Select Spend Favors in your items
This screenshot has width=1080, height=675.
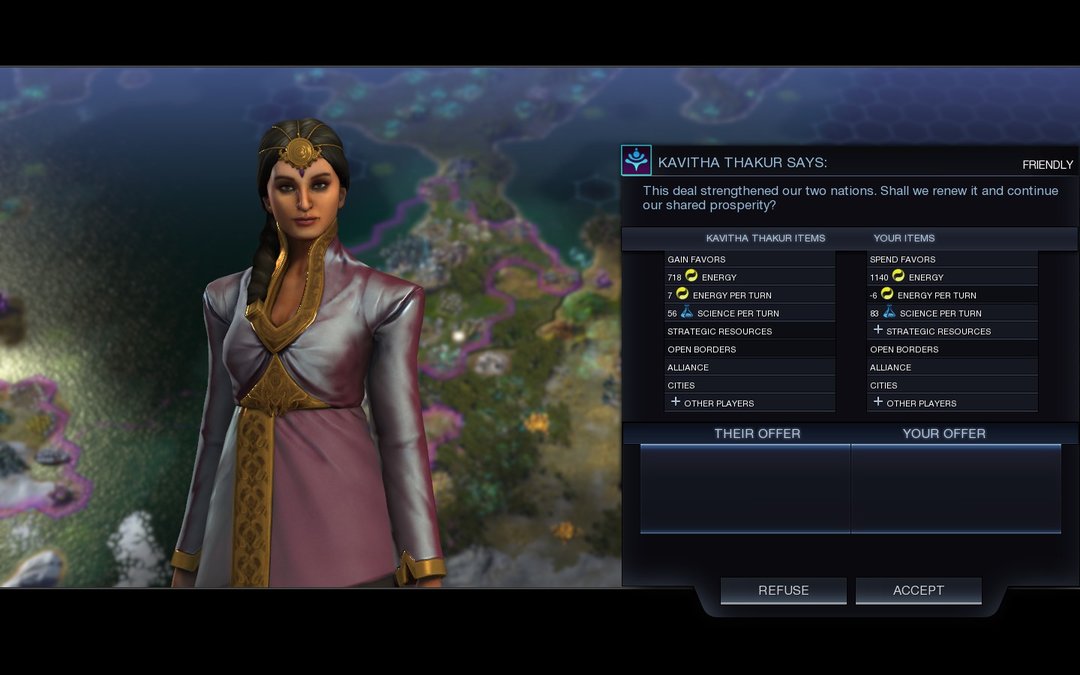pos(951,259)
